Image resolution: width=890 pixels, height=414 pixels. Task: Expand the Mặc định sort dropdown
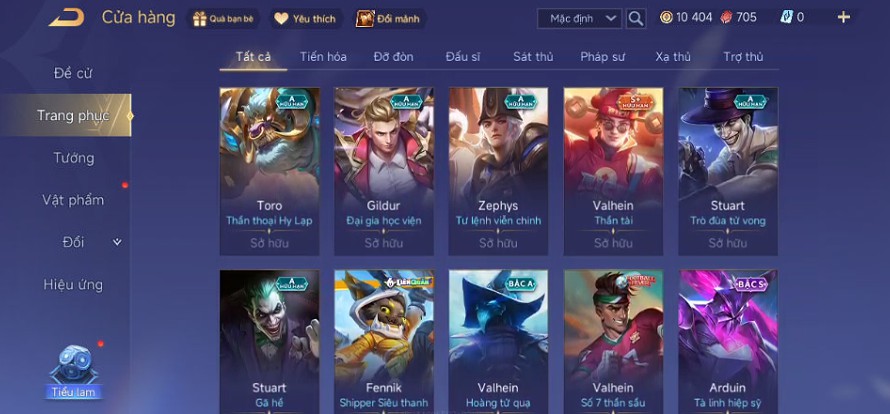[579, 18]
